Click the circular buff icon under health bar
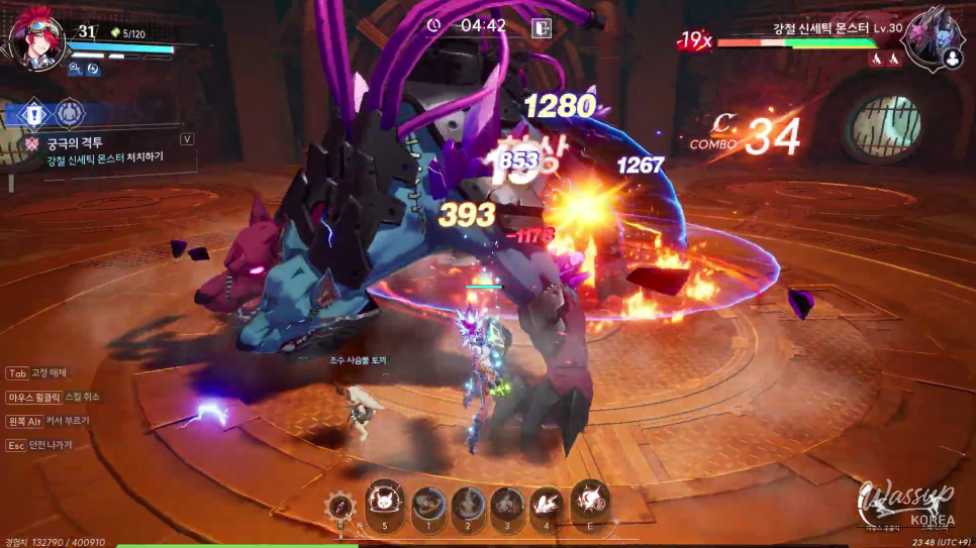The image size is (976, 548). pos(93,69)
